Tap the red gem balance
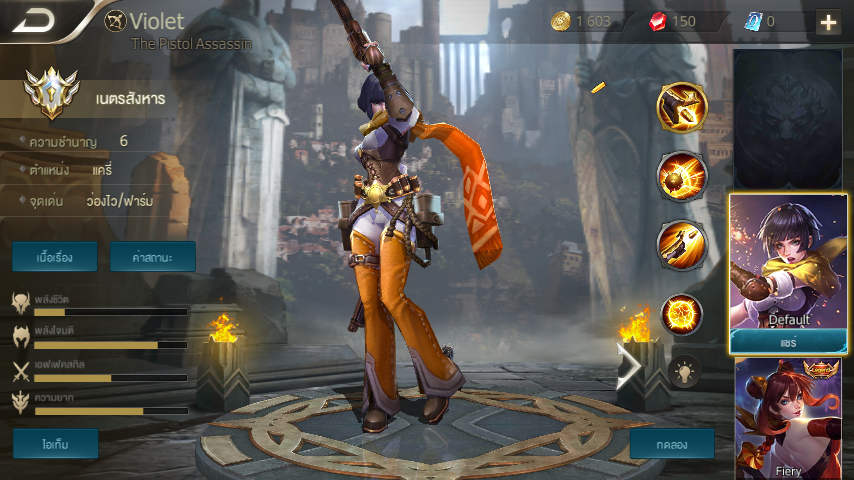 674,21
